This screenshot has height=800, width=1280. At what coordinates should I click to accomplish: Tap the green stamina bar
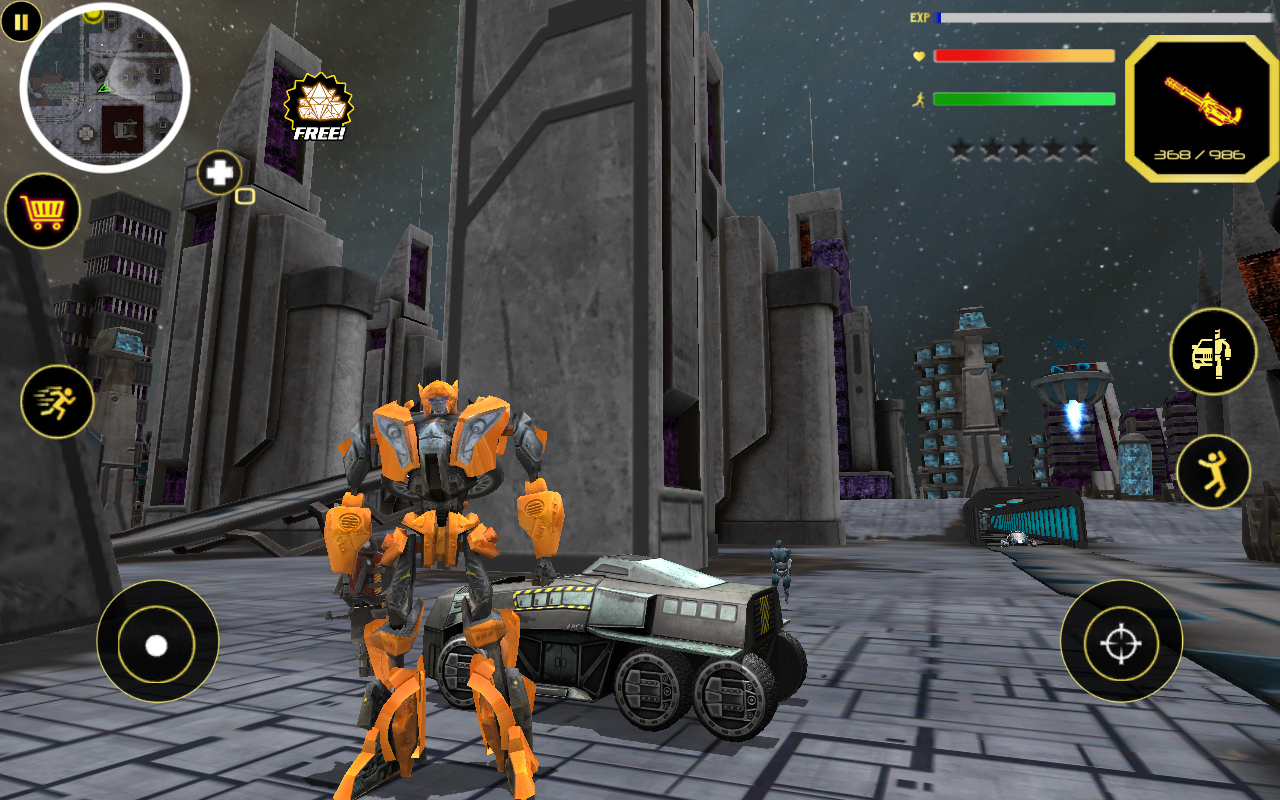point(1024,98)
